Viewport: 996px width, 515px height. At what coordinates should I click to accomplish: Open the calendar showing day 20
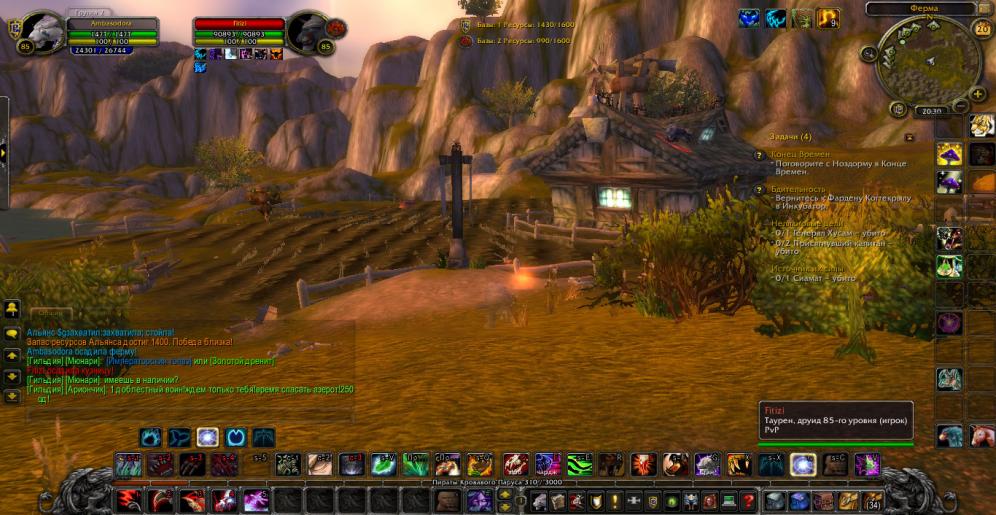(x=982, y=28)
